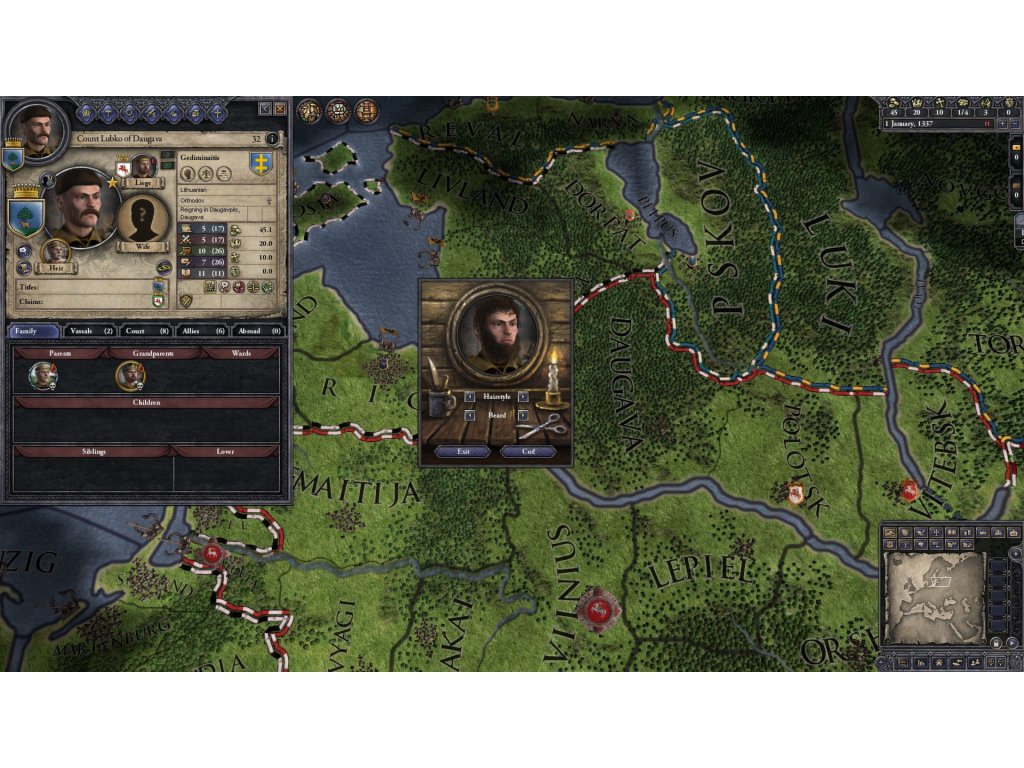This screenshot has width=1024, height=768.
Task: Open the parent's portrait under Parents
Action: tap(43, 376)
